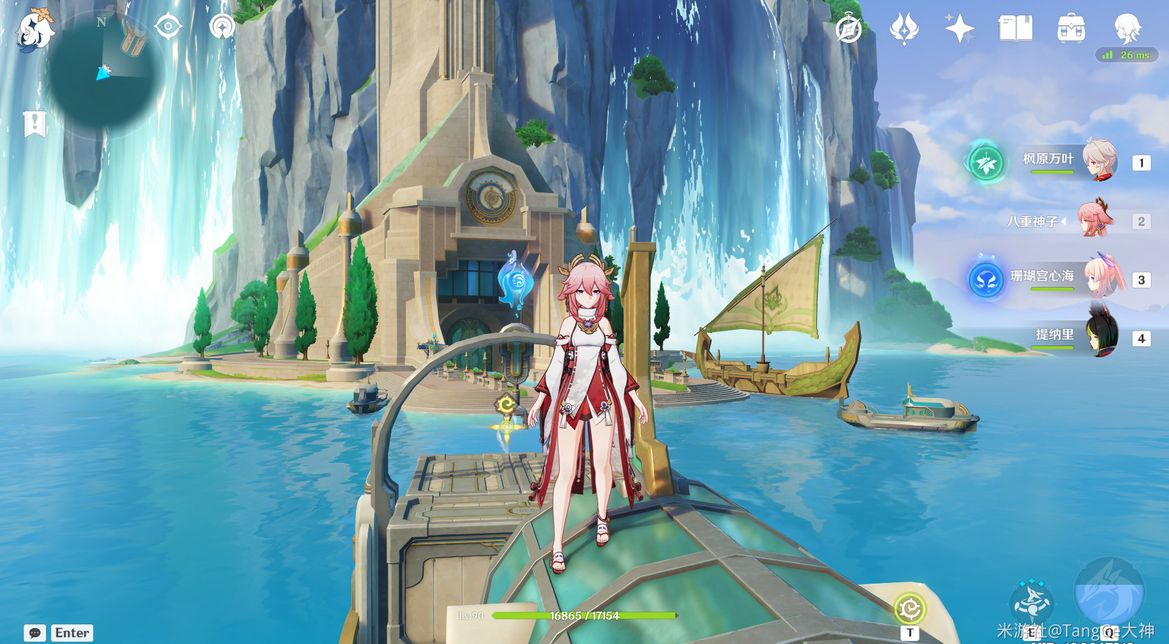Click the eye icon beside the minimap

click(168, 27)
